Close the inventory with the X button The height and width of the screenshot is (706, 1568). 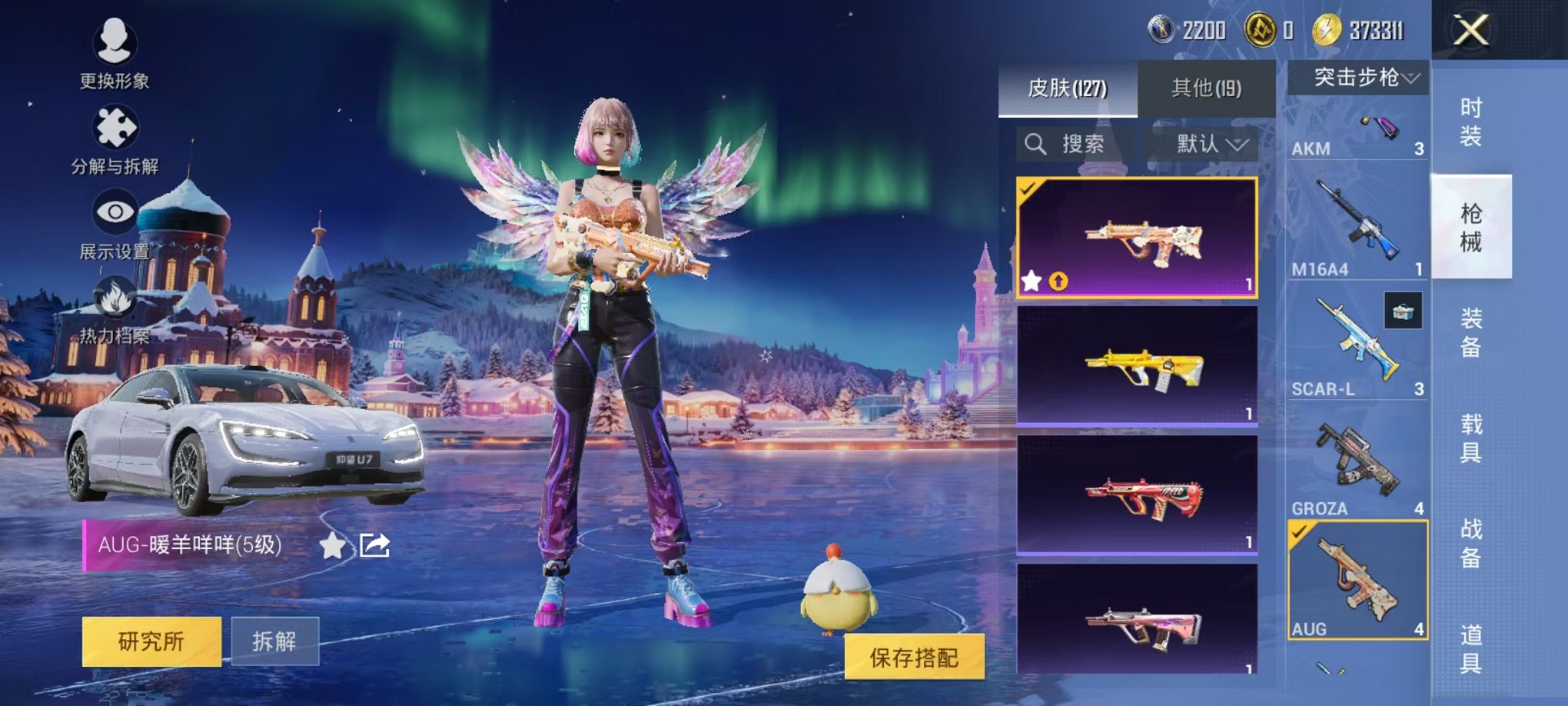1470,31
